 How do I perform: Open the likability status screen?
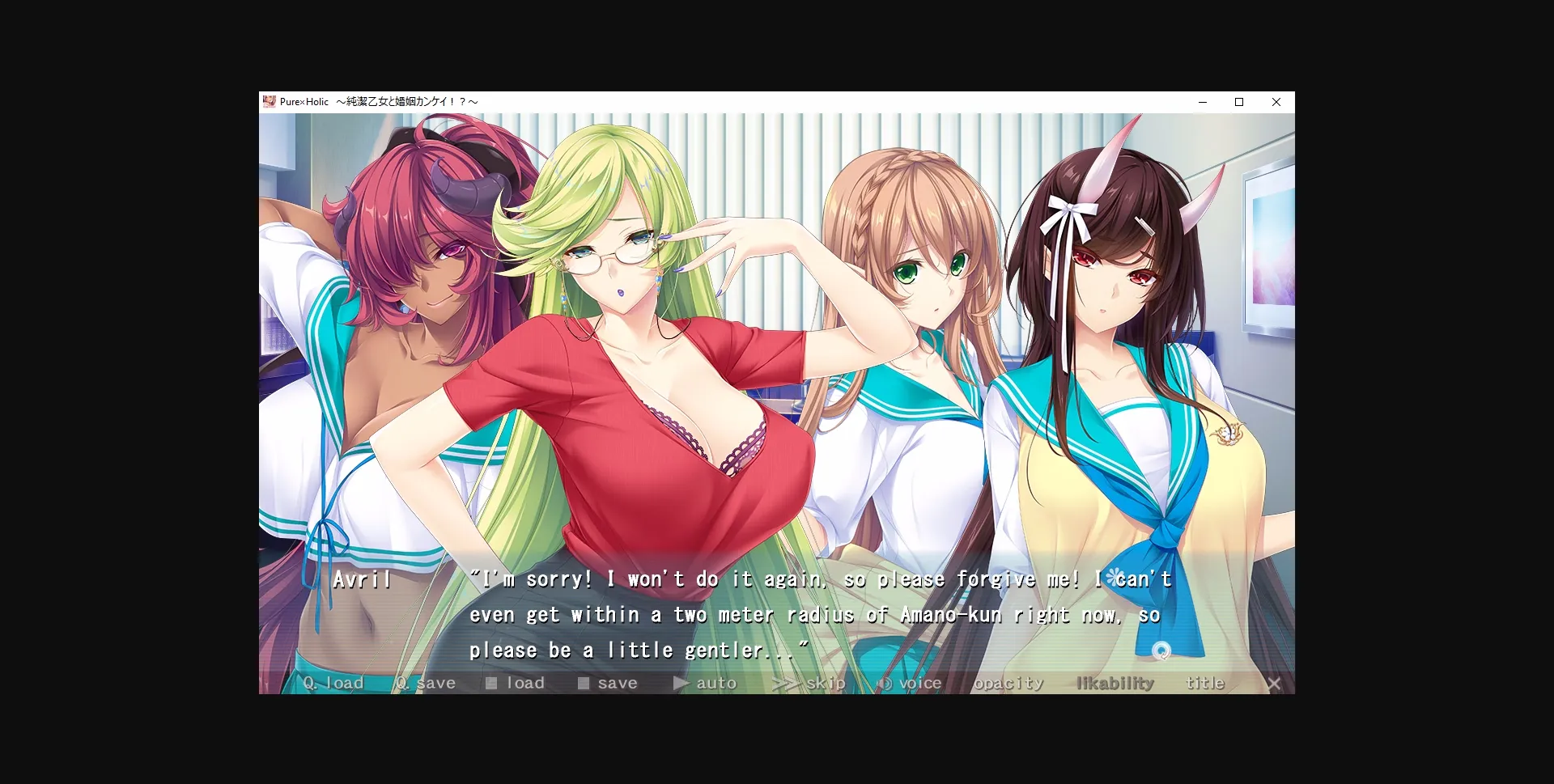coord(1115,682)
